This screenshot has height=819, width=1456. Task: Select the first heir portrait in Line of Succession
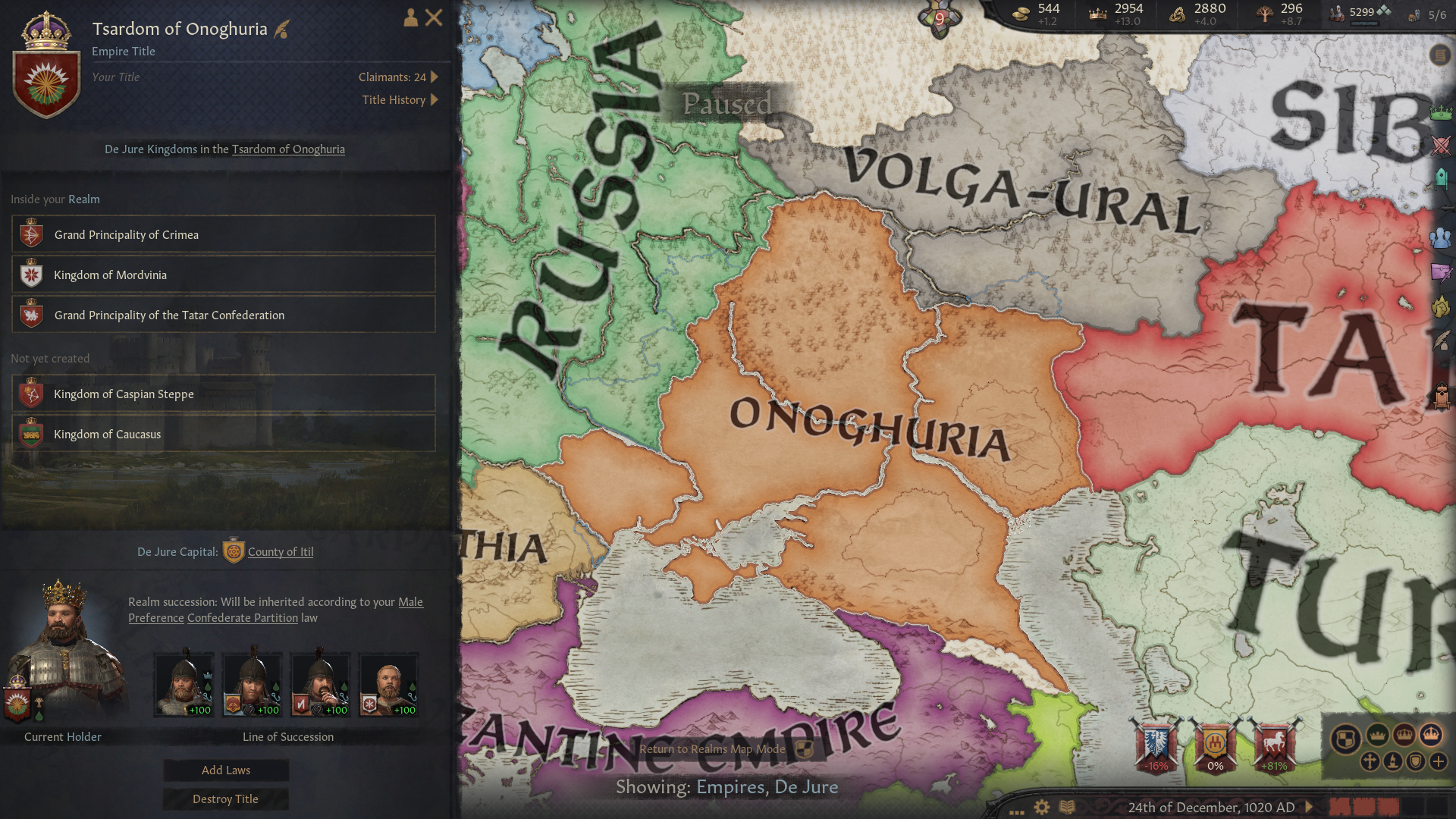(x=184, y=682)
